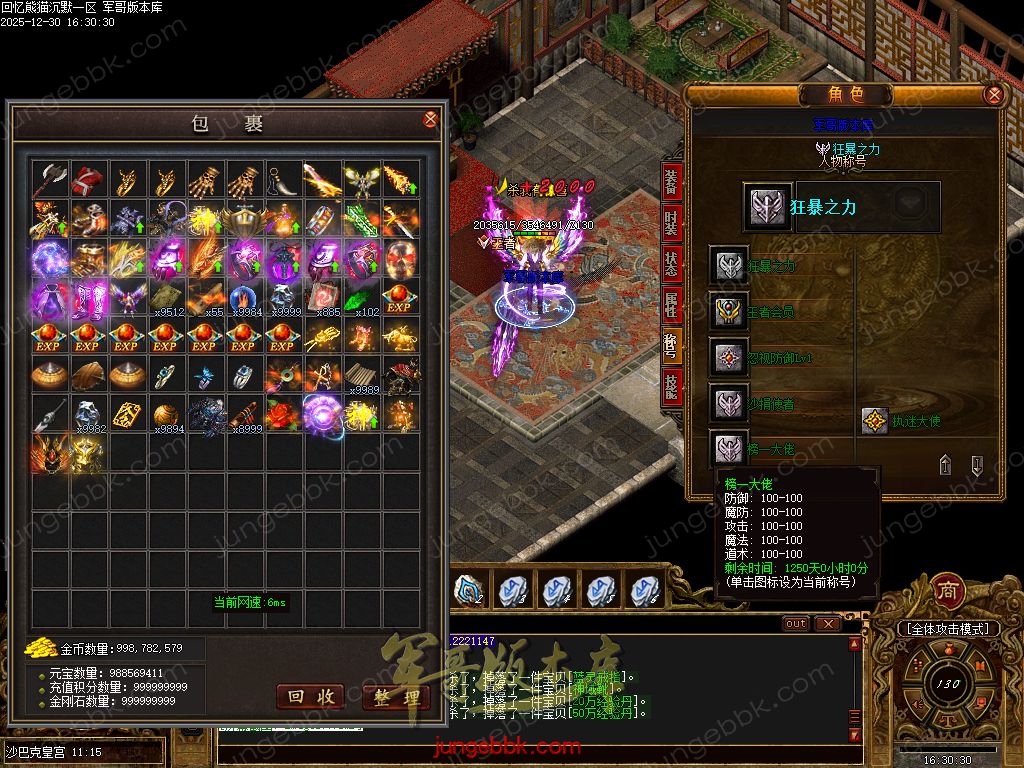Select the 王者会员 title icon

coord(729,311)
